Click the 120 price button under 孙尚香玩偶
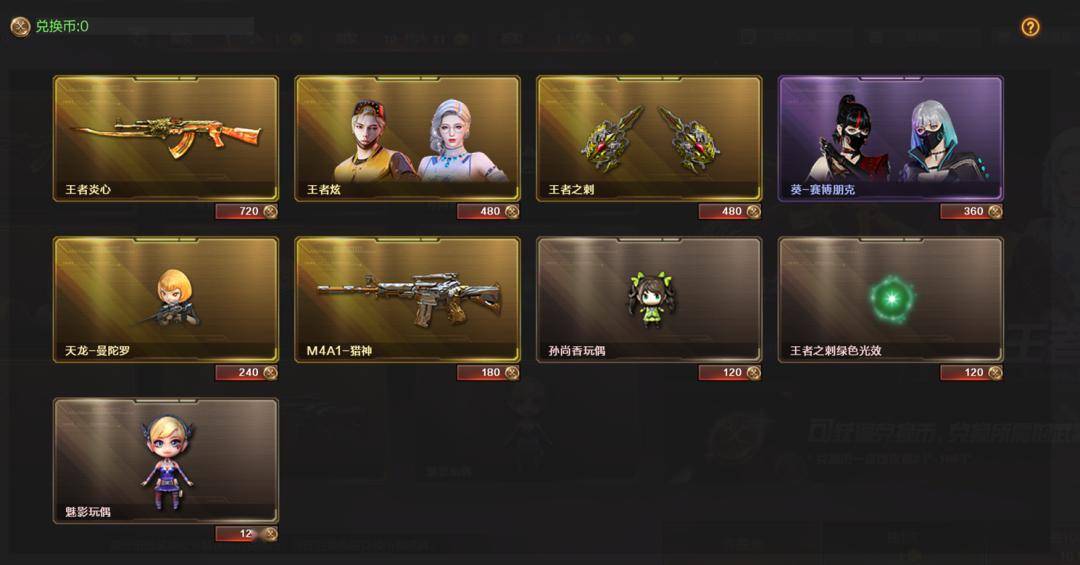 click(x=730, y=372)
